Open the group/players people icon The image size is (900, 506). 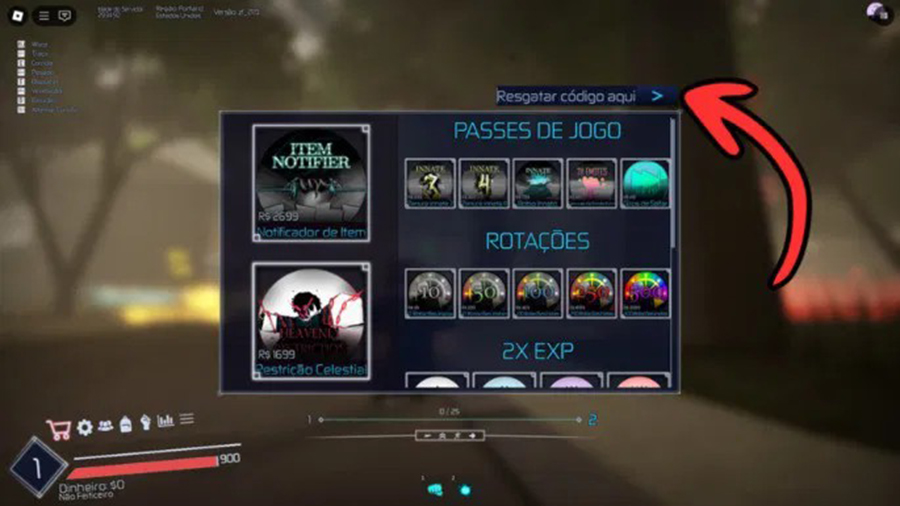(105, 425)
